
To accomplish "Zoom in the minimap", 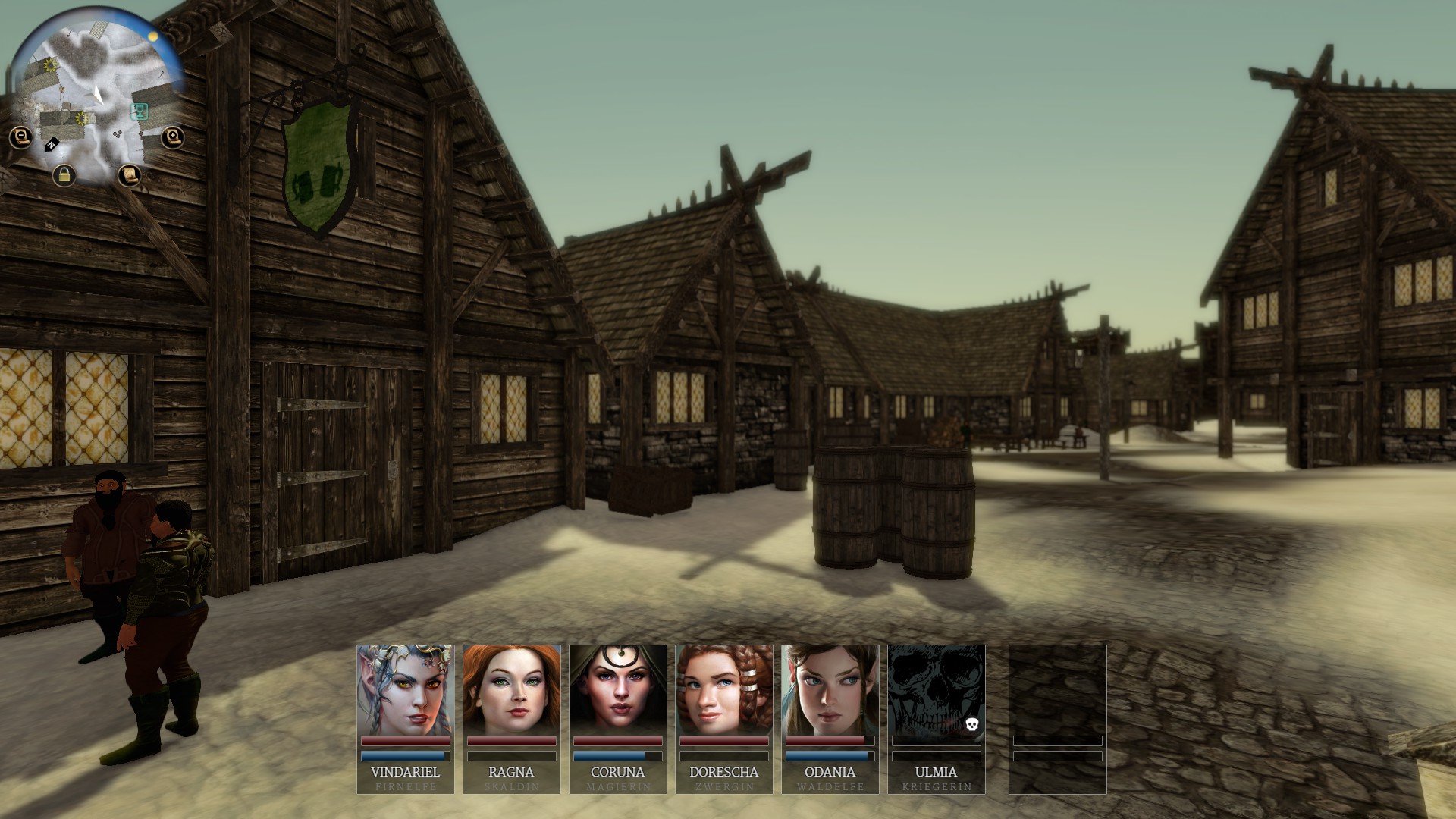I will 173,137.
